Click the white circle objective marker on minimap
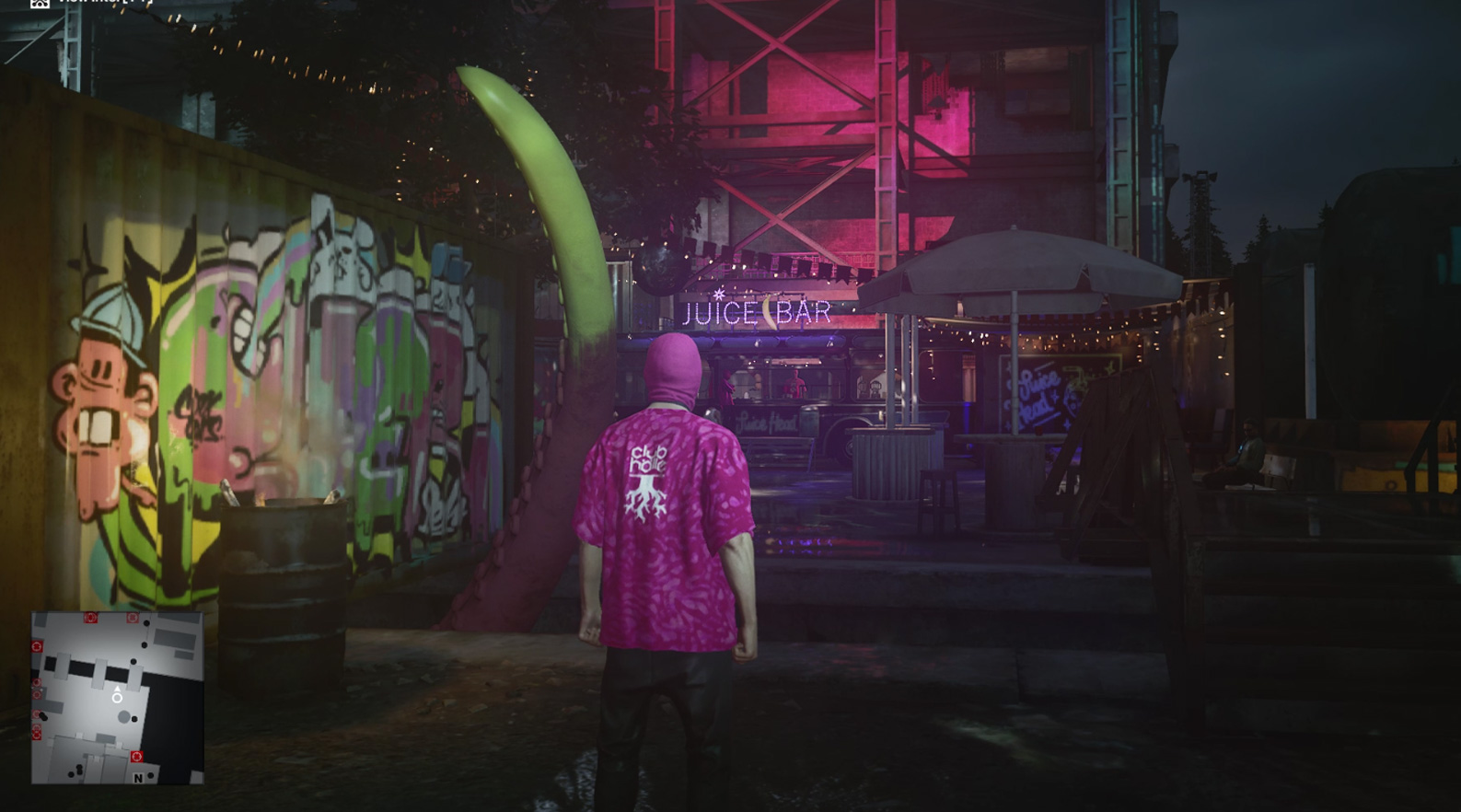The width and height of the screenshot is (1461, 812). pos(117,698)
